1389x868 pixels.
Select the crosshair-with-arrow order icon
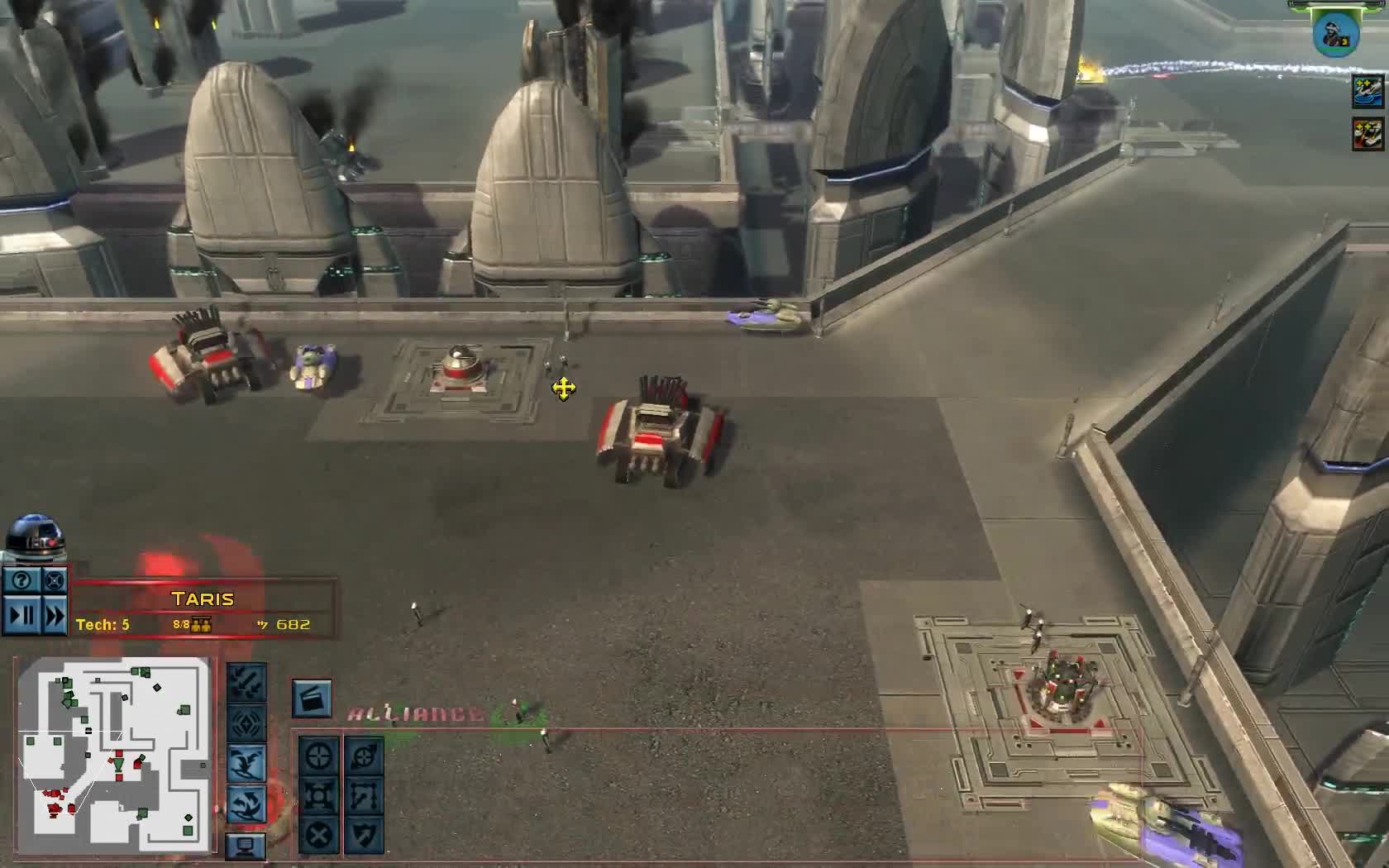[x=320, y=756]
